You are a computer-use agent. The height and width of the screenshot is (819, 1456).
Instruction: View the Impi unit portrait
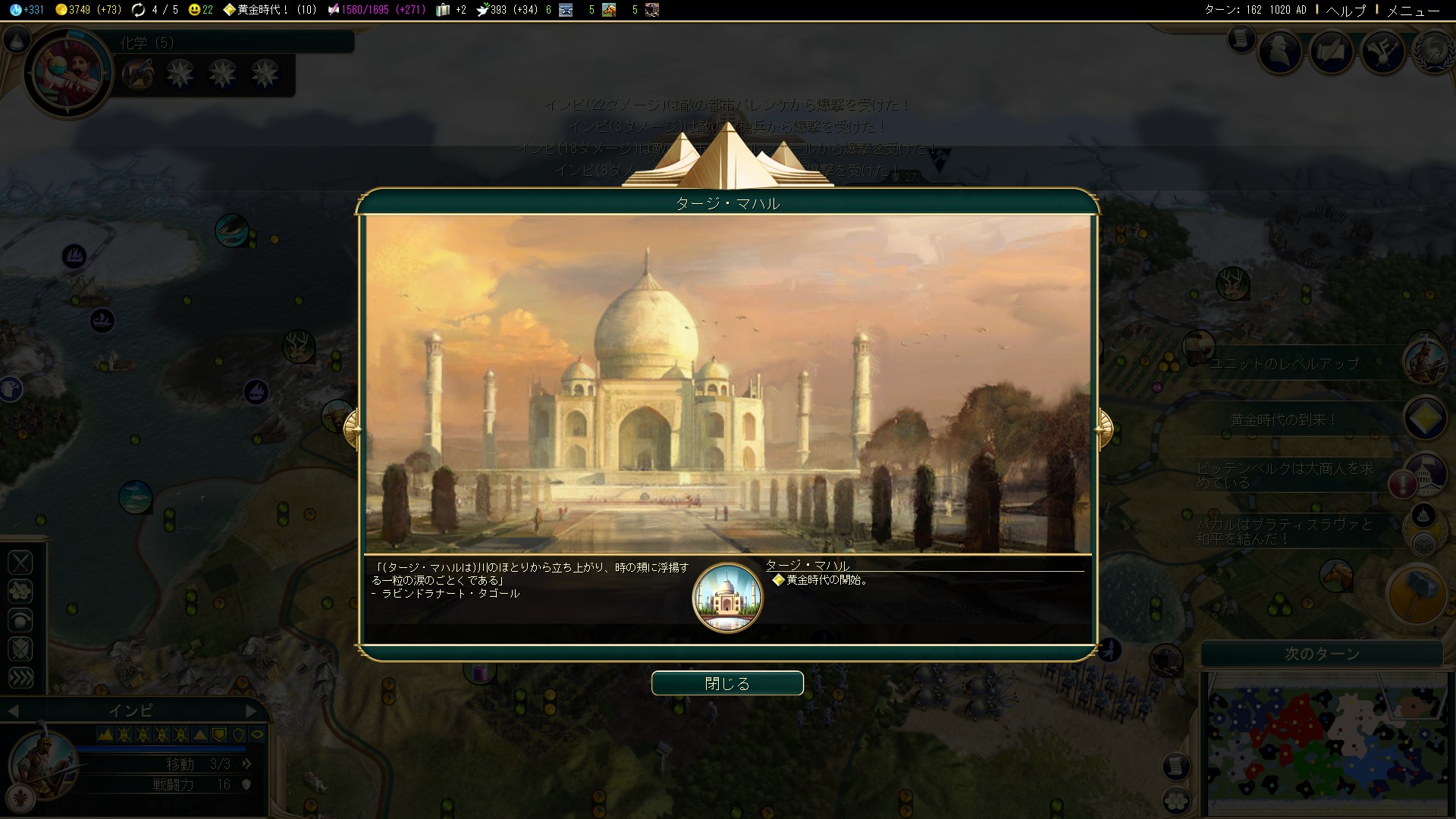pyautogui.click(x=42, y=760)
